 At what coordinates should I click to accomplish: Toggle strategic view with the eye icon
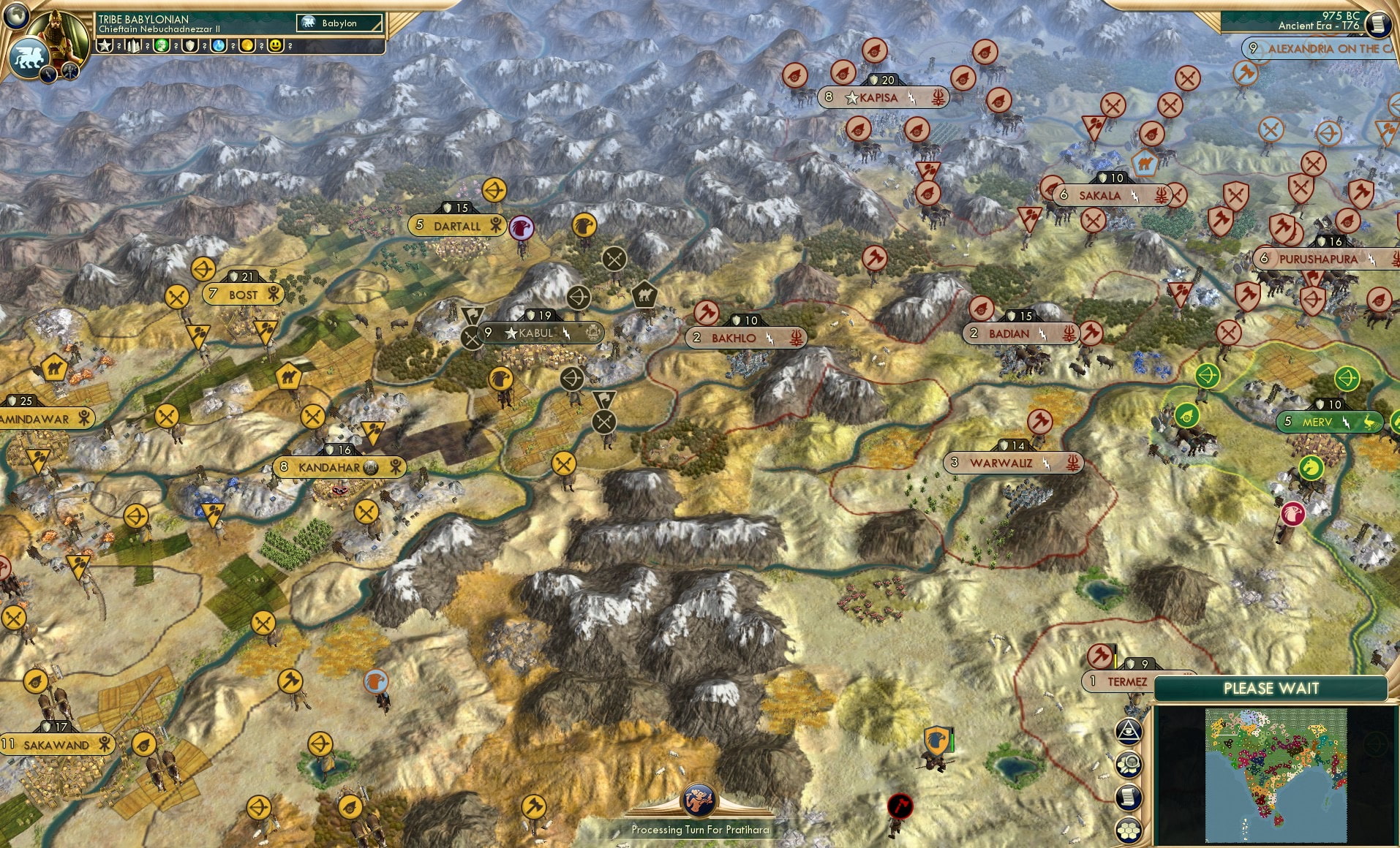coord(1129,732)
